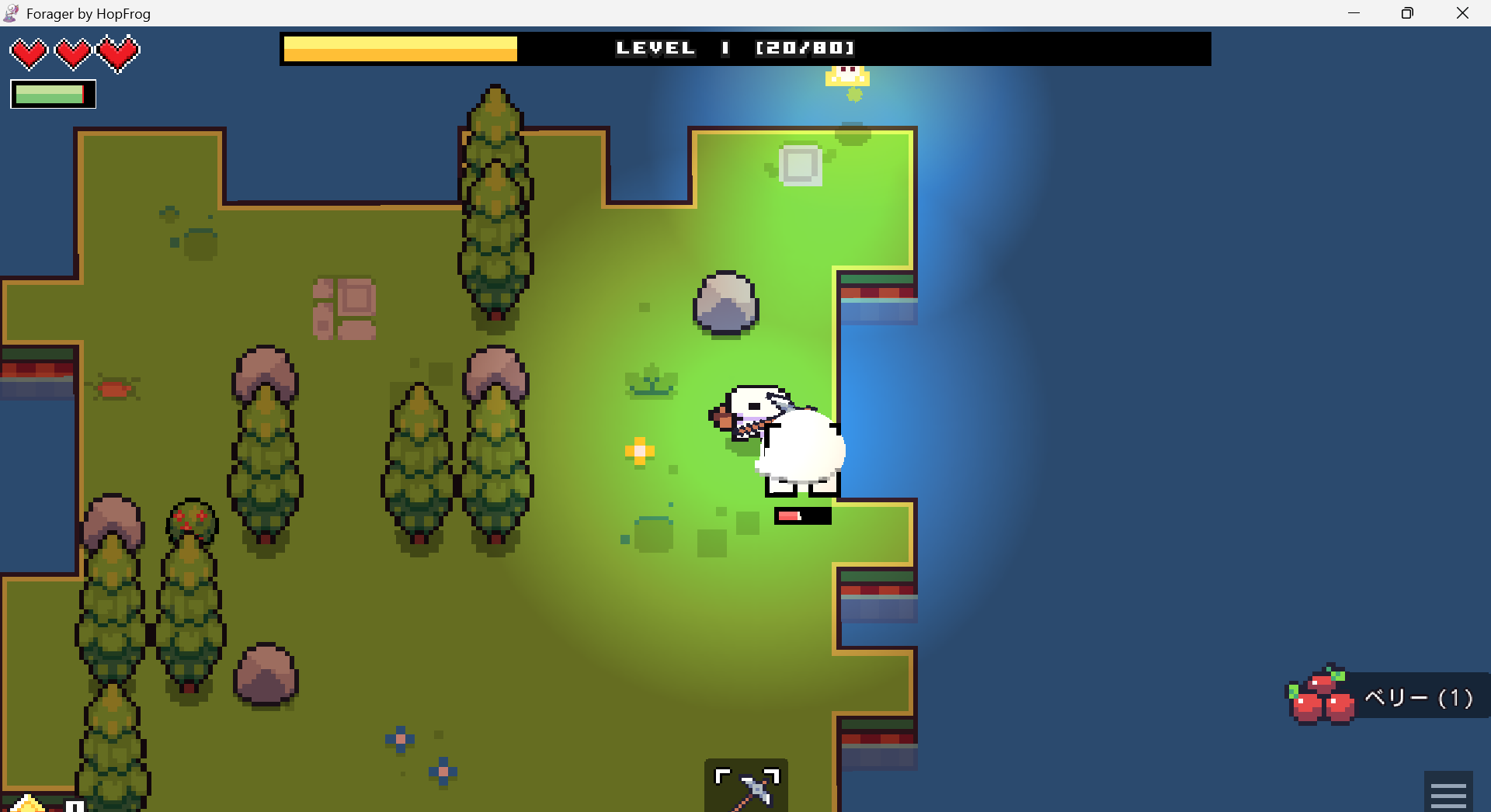
Task: Click the Forager logo in the title bar
Action: [x=11, y=12]
